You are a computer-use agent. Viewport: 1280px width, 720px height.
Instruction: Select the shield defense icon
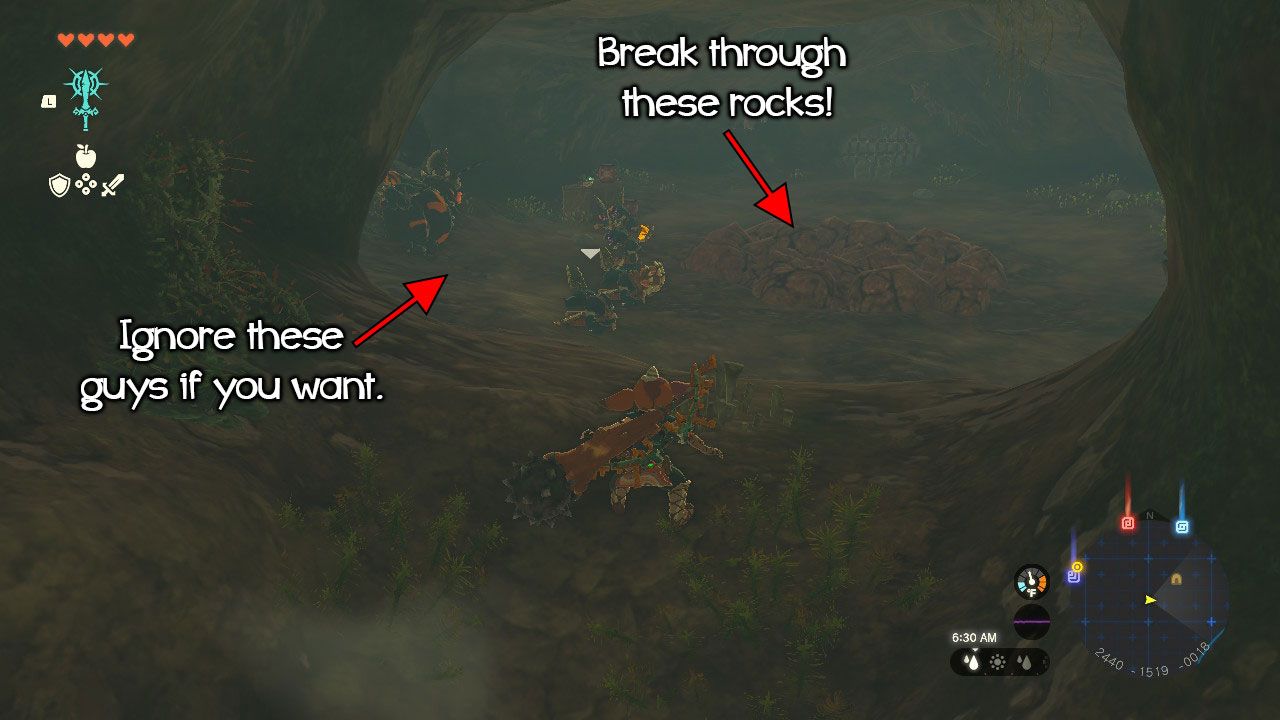pyautogui.click(x=58, y=185)
